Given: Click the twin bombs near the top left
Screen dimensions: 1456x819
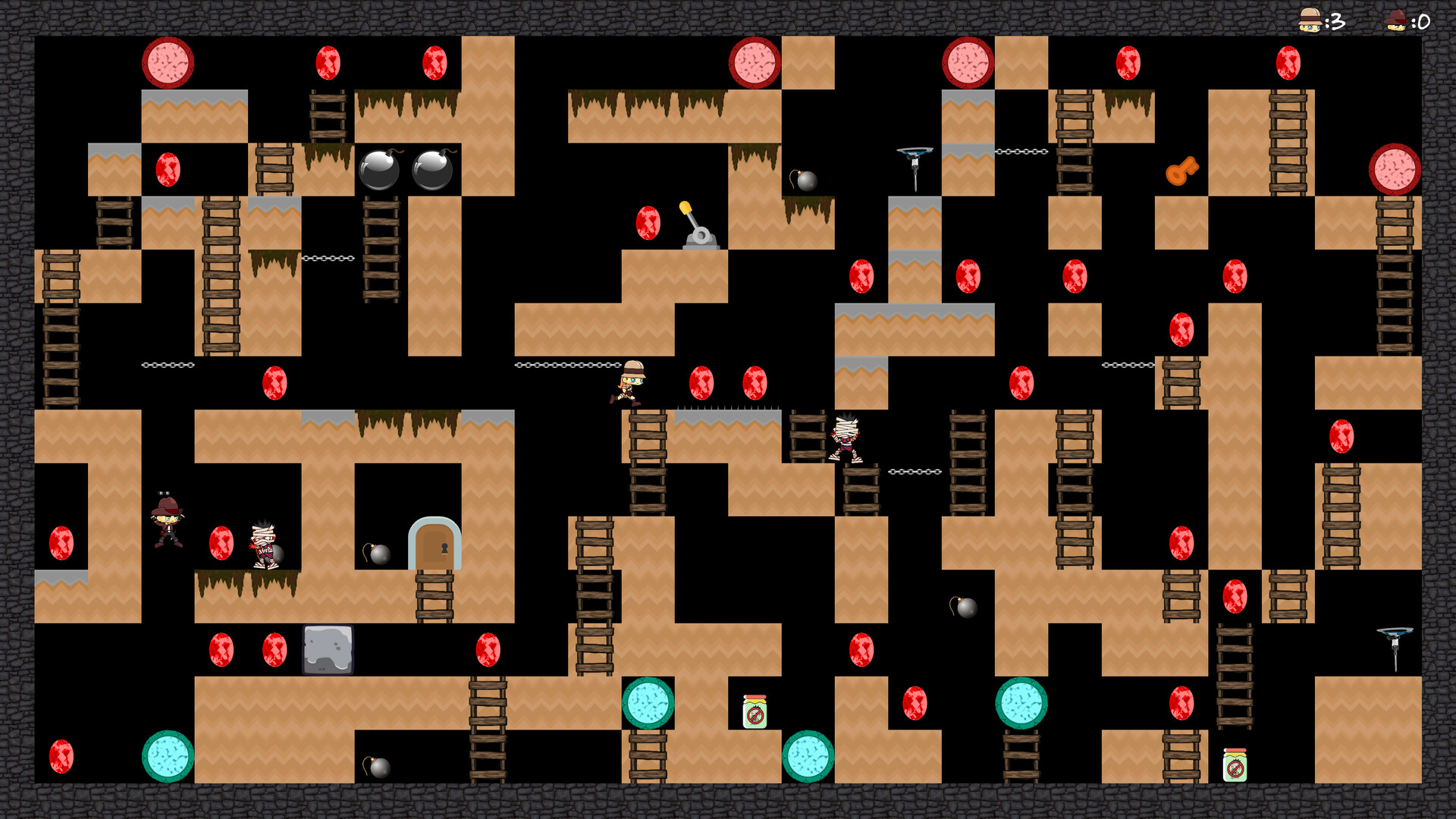Looking at the screenshot, I should pos(406,171).
